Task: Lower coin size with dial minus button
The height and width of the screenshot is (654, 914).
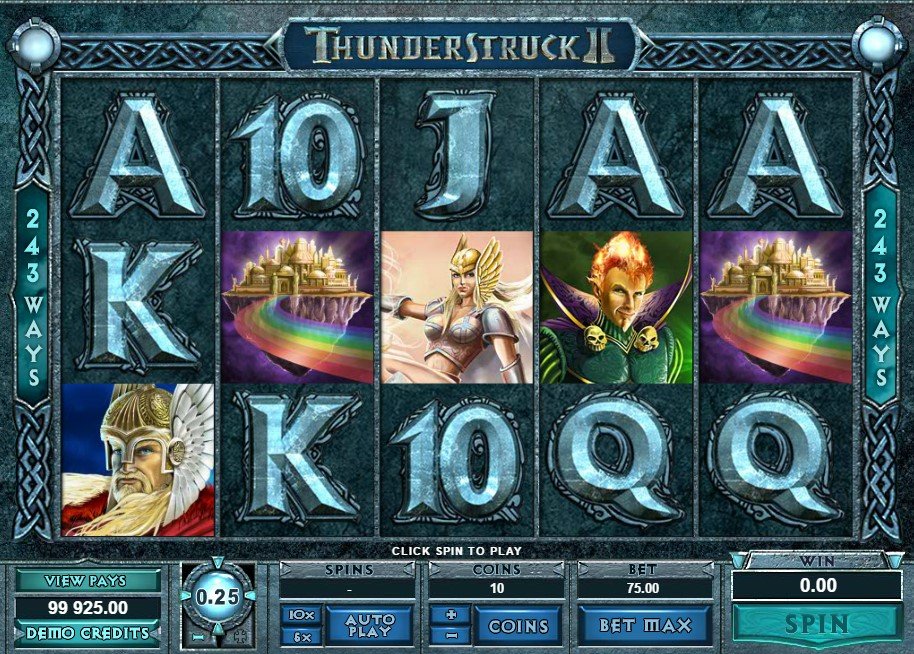Action: pyautogui.click(x=197, y=636)
